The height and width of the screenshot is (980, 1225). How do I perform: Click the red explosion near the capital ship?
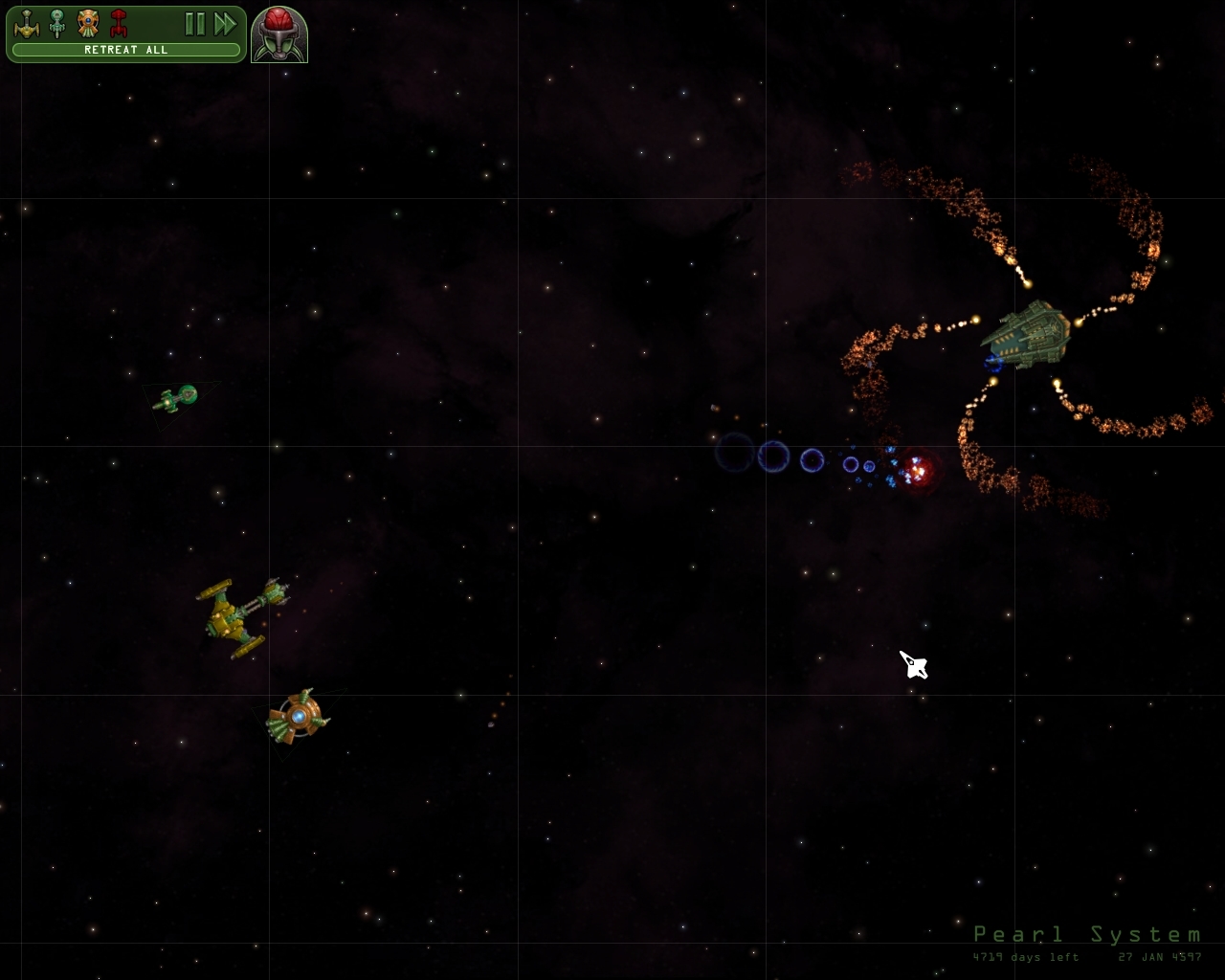click(921, 470)
